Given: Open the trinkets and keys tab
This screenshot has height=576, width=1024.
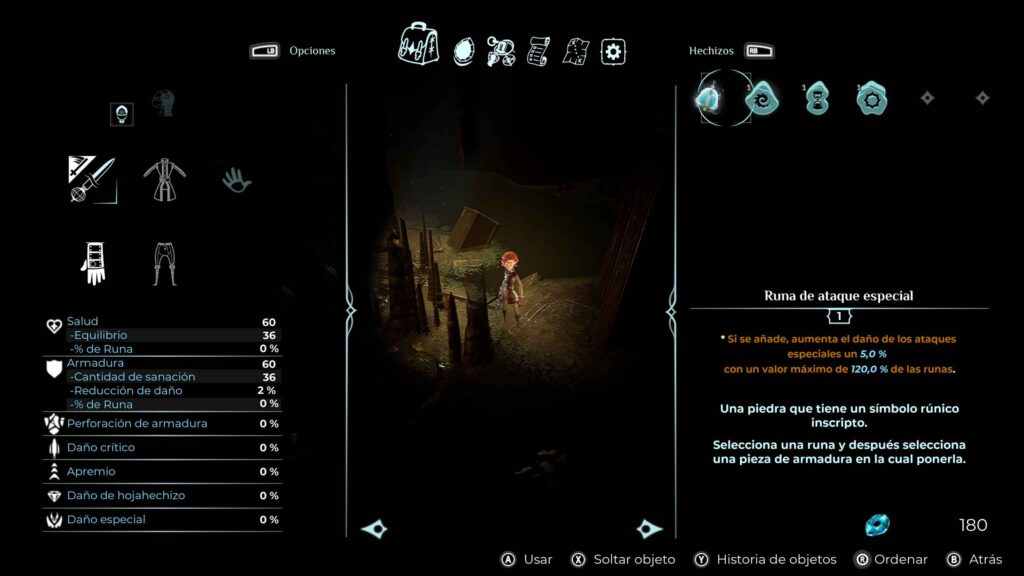Looking at the screenshot, I should (x=501, y=51).
